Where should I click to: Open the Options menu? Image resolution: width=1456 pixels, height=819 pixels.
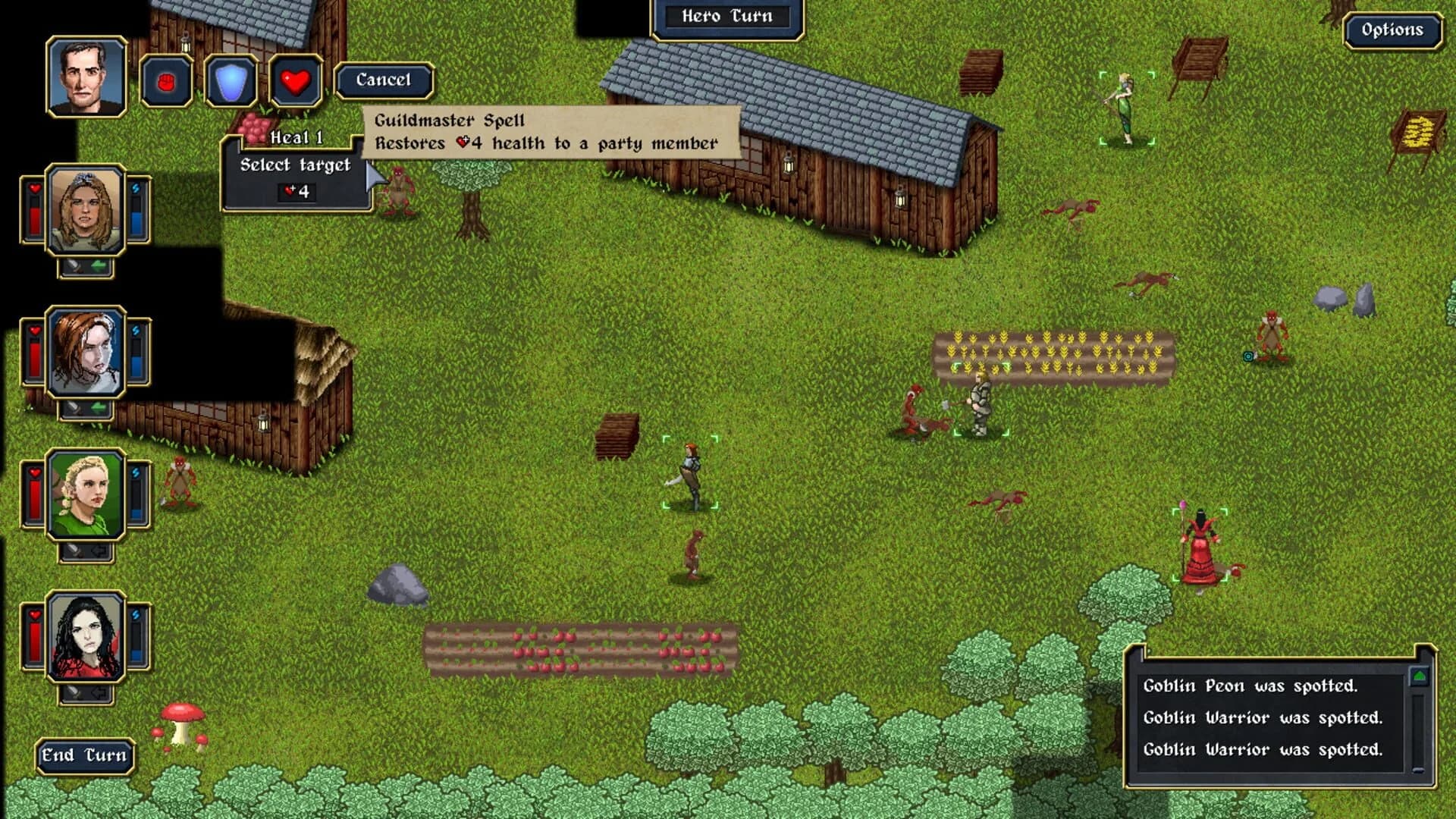click(x=1392, y=32)
